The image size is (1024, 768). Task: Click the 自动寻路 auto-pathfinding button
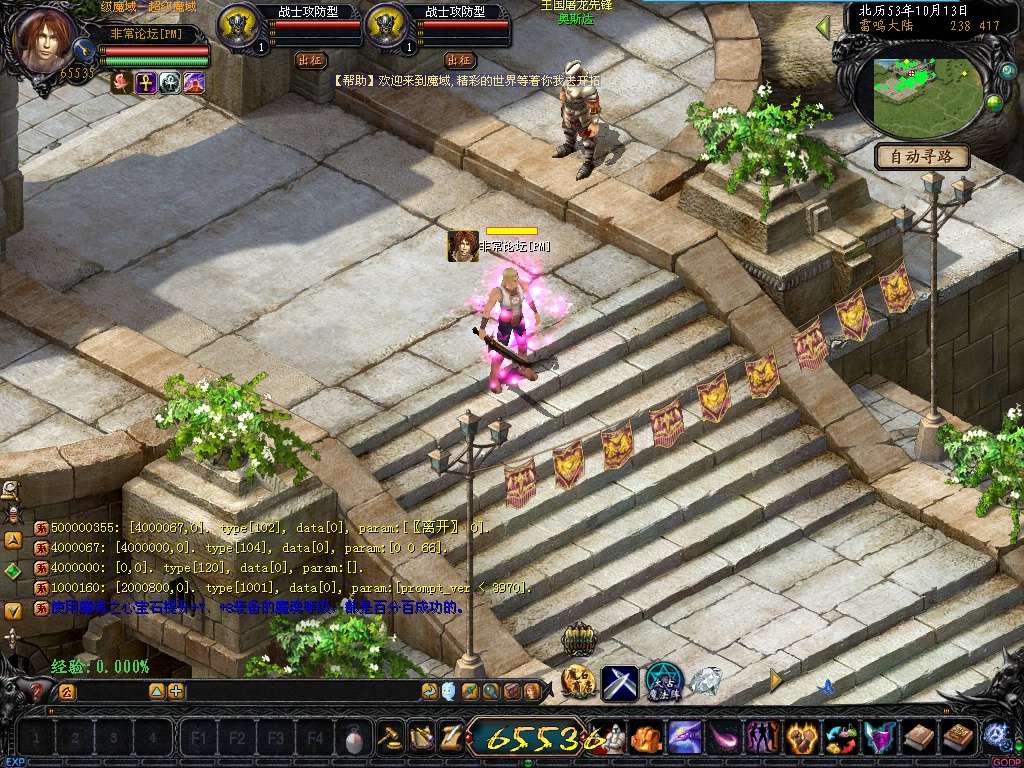922,157
